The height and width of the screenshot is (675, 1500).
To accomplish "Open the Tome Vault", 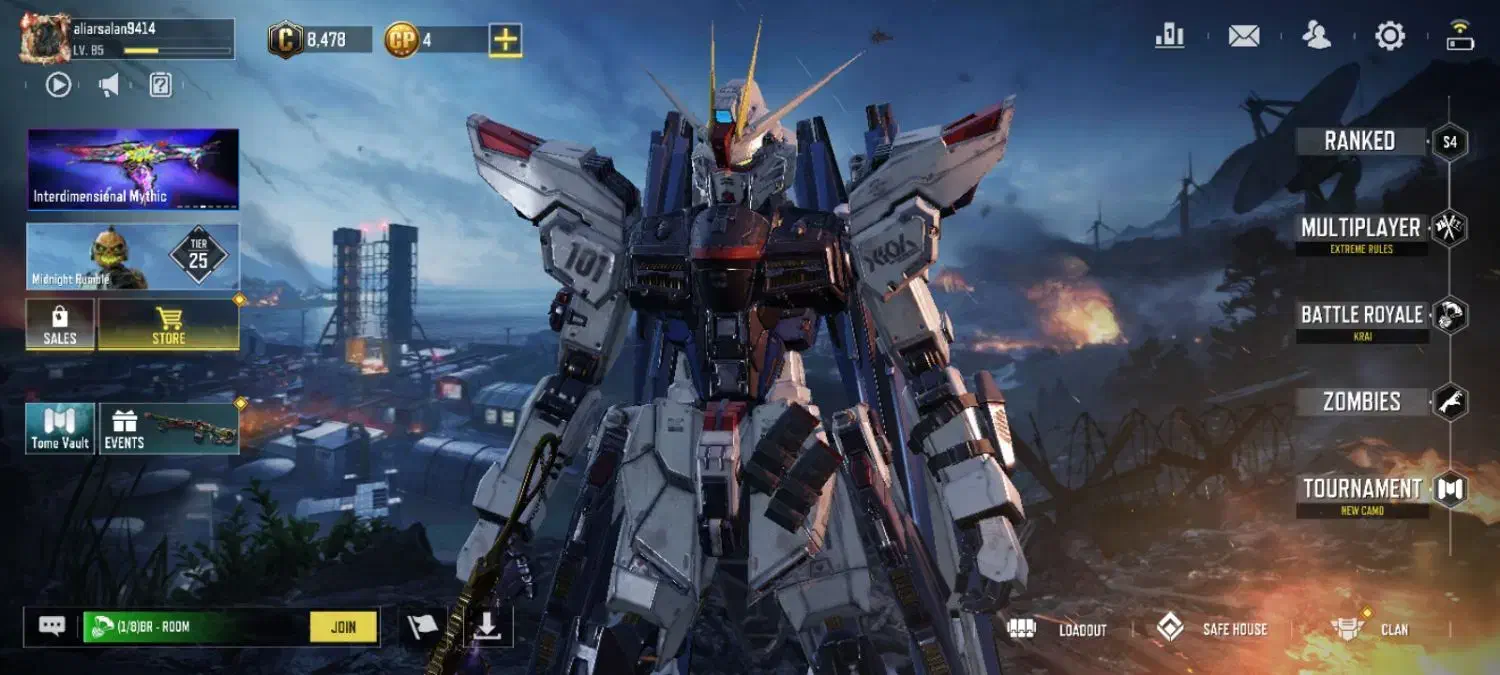I will [60, 428].
